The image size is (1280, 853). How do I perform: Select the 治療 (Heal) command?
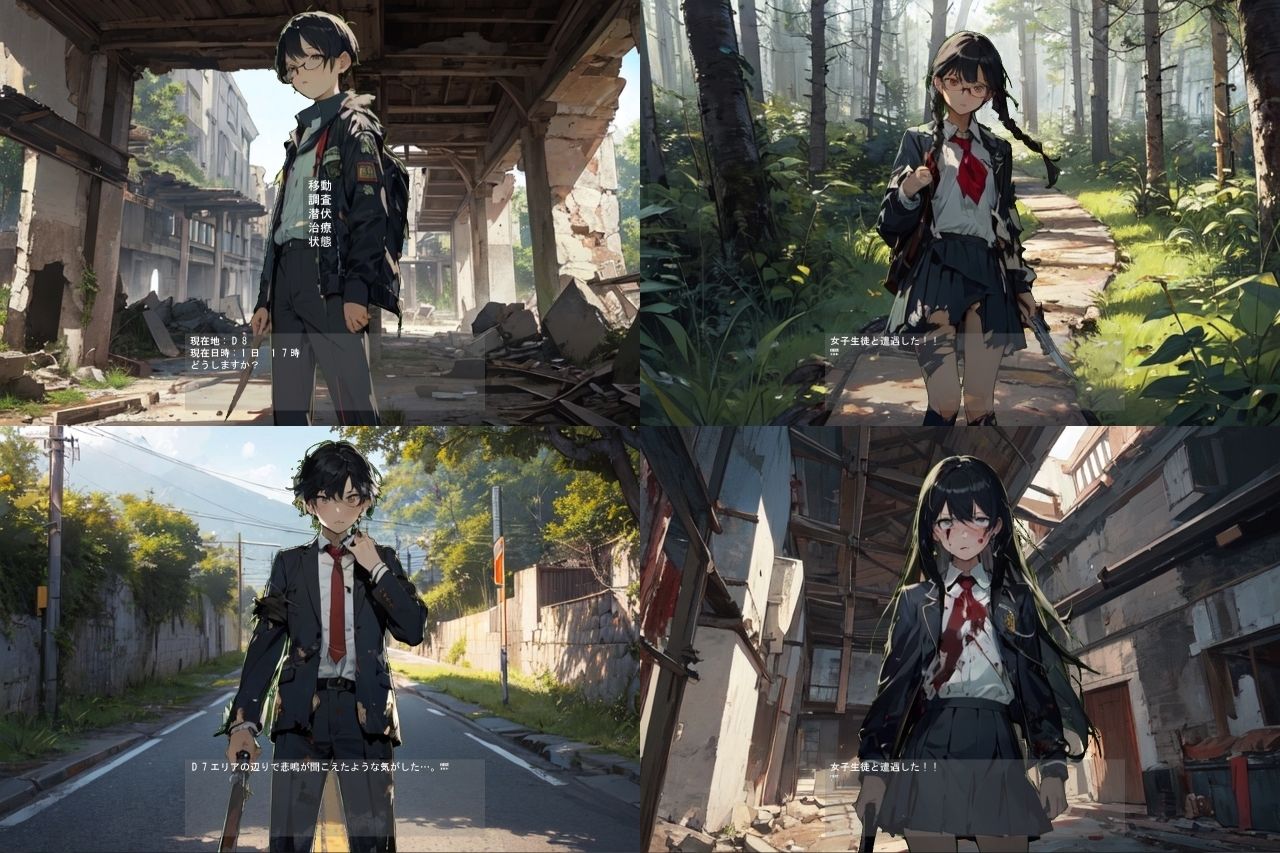319,228
